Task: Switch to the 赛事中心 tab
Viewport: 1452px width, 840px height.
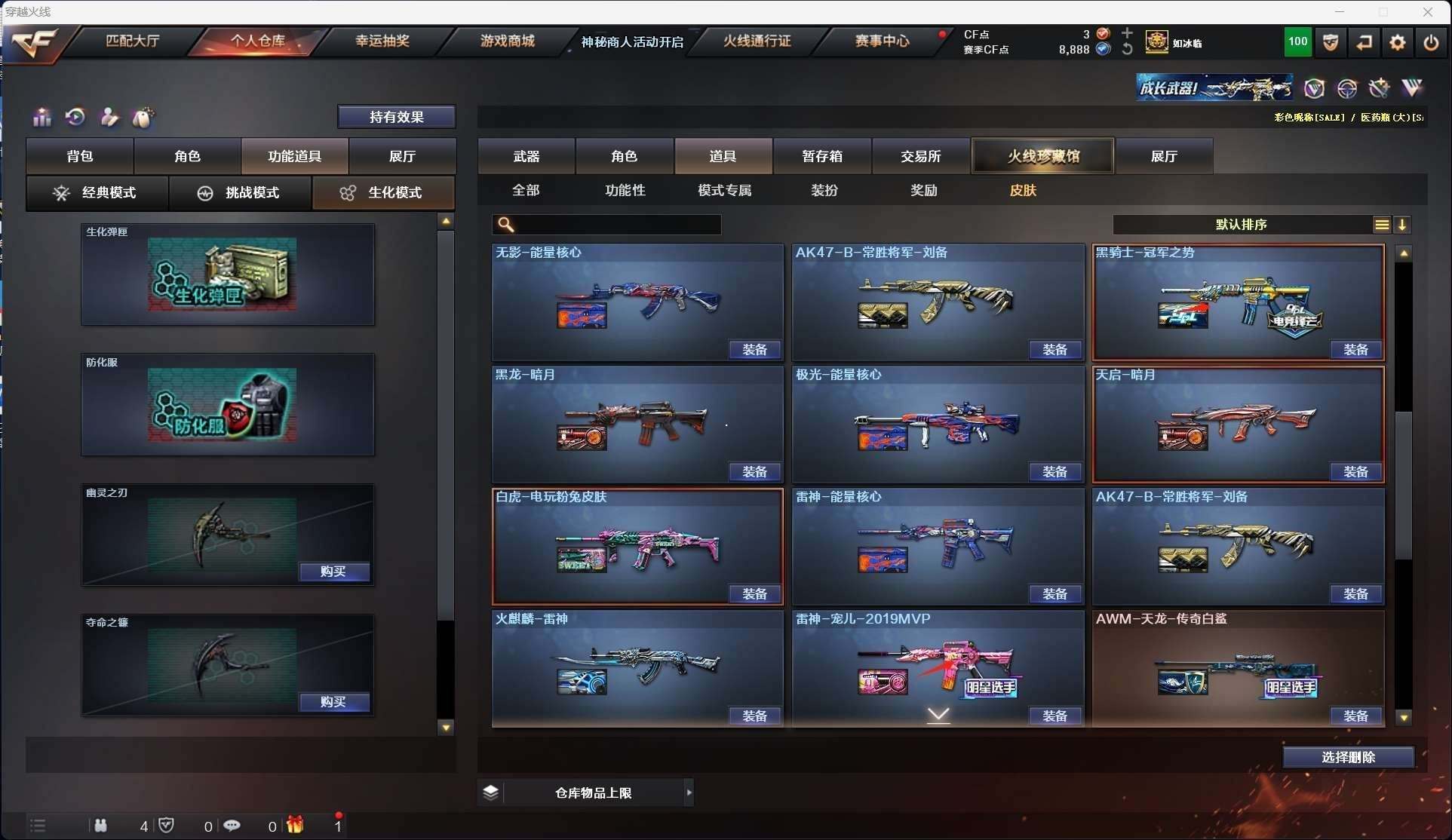Action: point(882,41)
